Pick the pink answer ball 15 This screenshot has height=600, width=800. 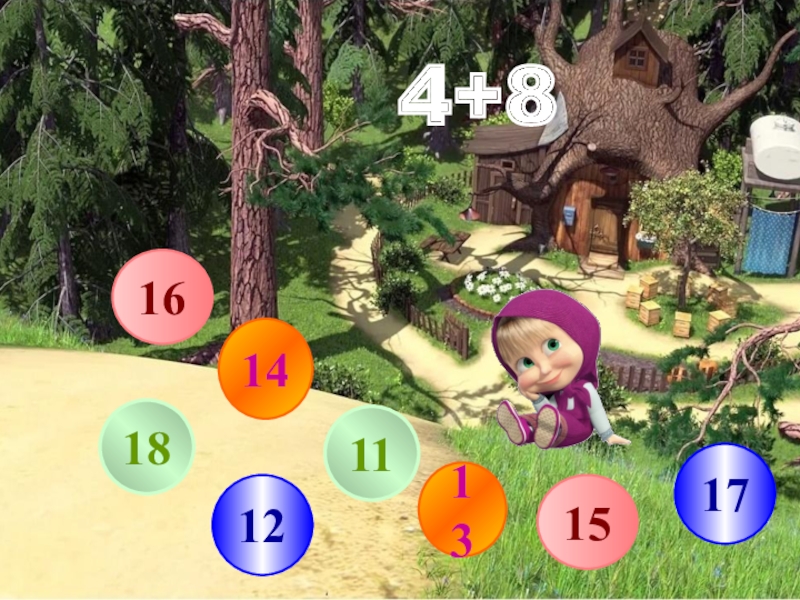click(x=587, y=522)
